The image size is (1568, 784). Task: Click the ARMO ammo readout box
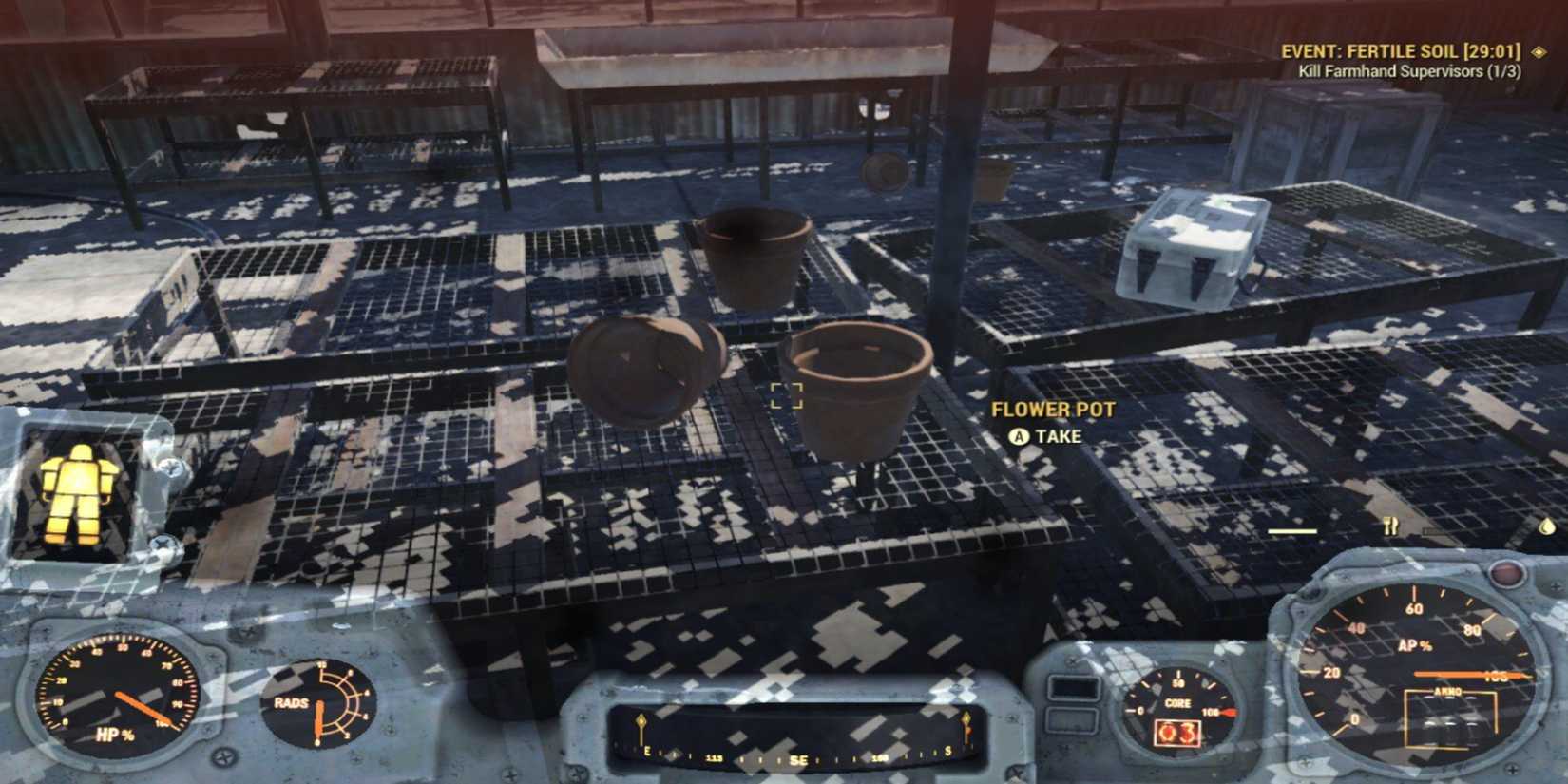click(1450, 719)
